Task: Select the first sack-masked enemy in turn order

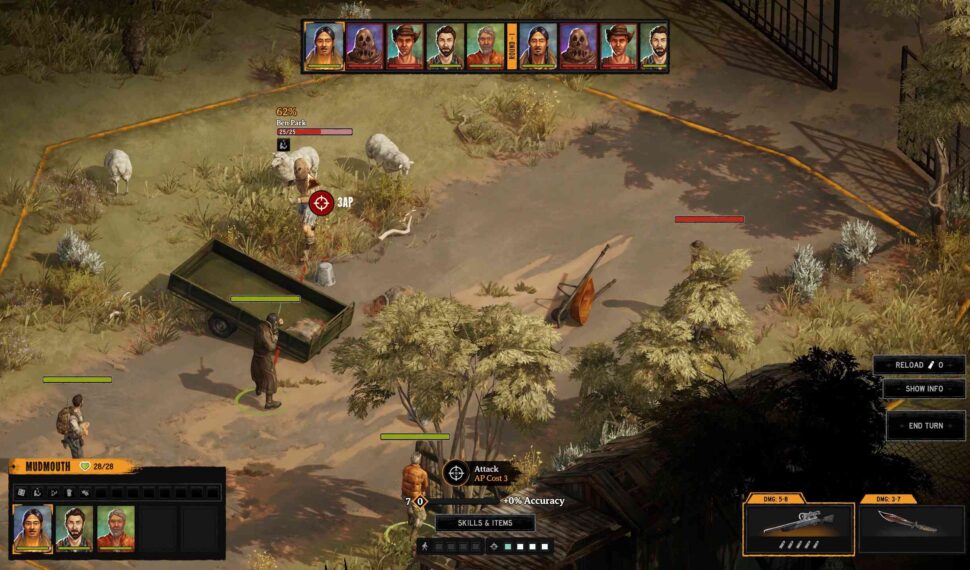Action: [365, 46]
